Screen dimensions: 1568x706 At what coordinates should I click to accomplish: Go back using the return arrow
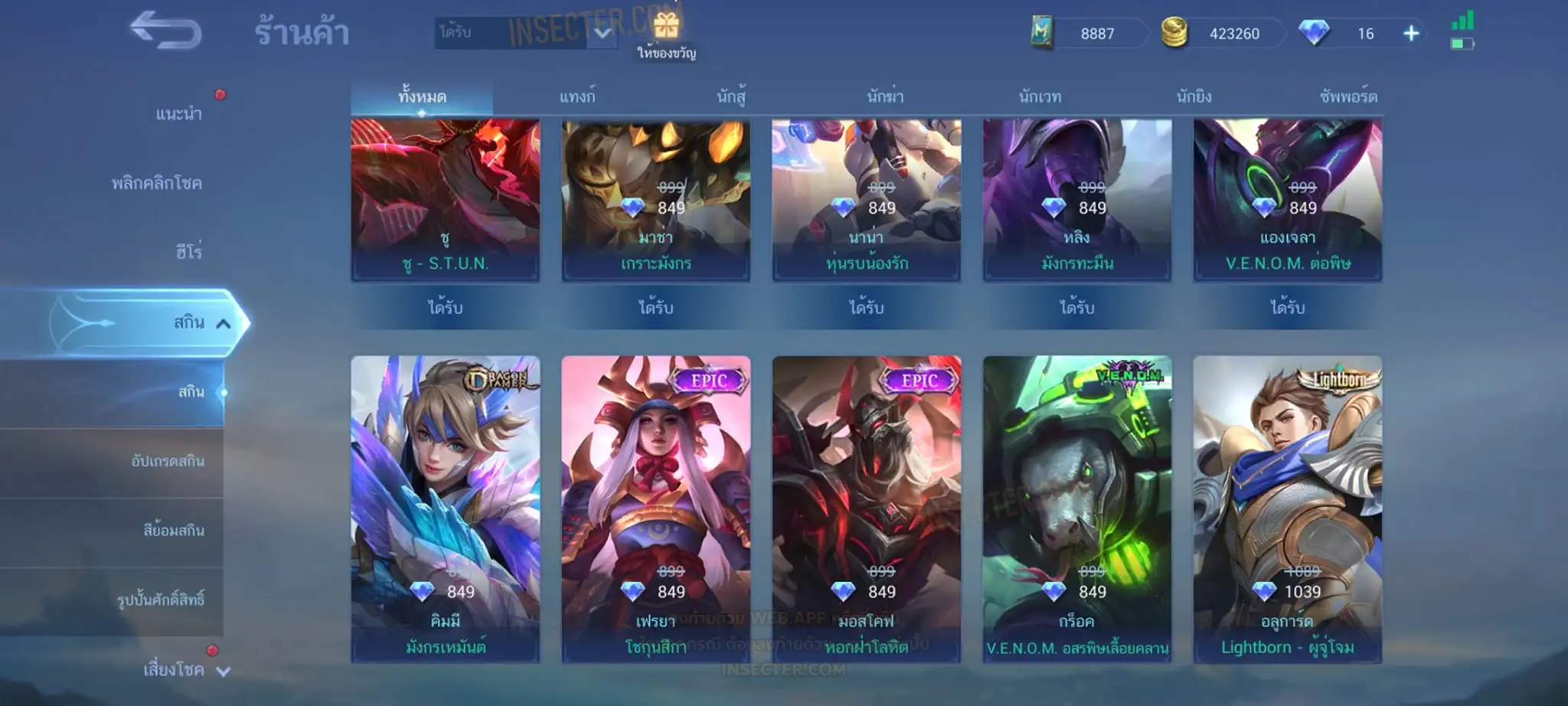165,32
